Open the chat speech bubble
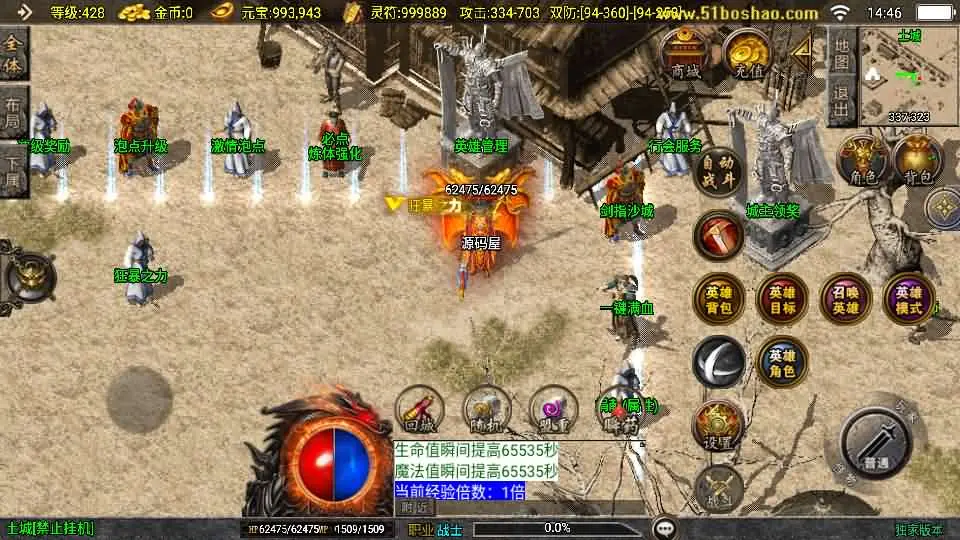This screenshot has width=960, height=540. (x=664, y=527)
